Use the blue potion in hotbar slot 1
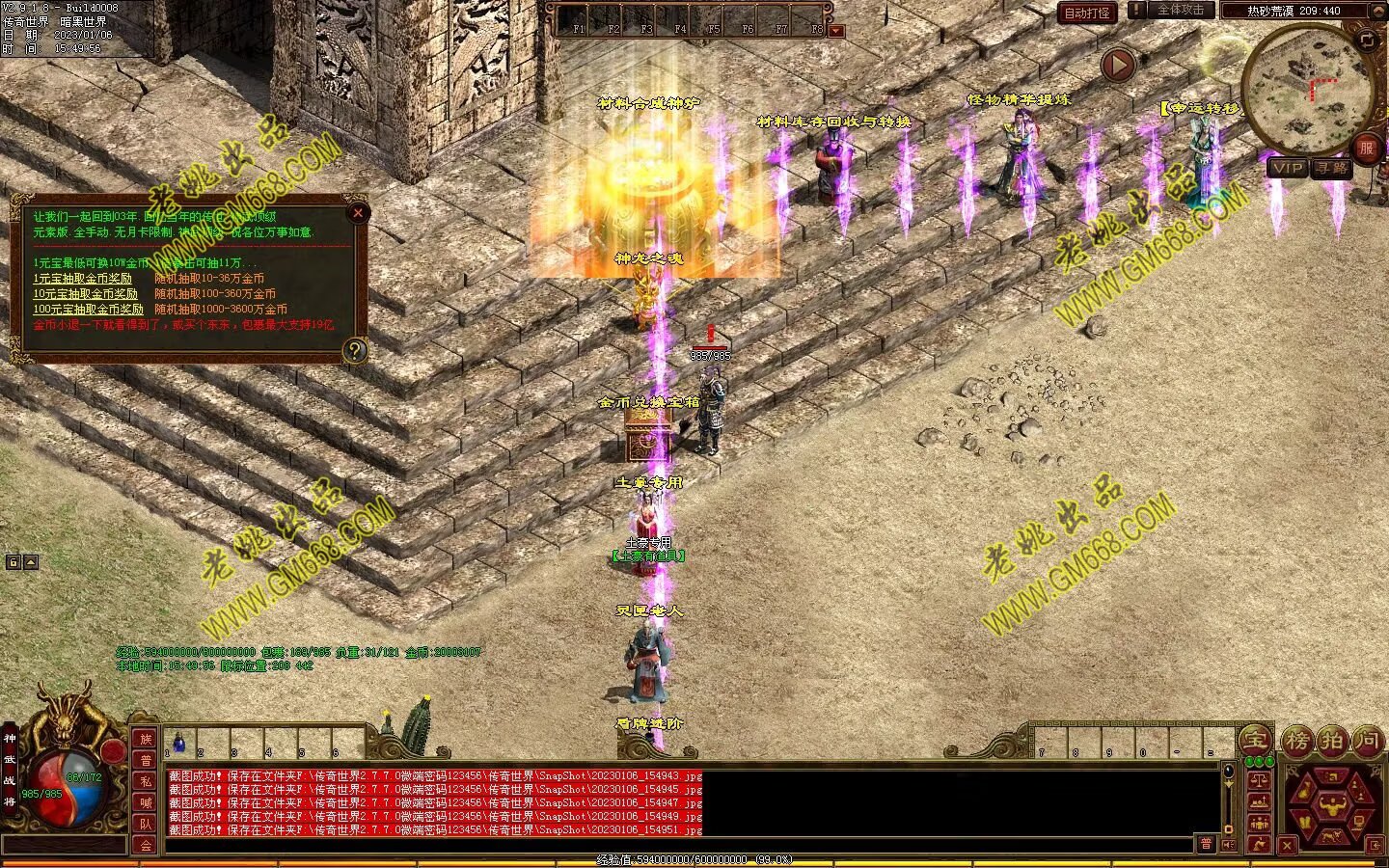 178,743
